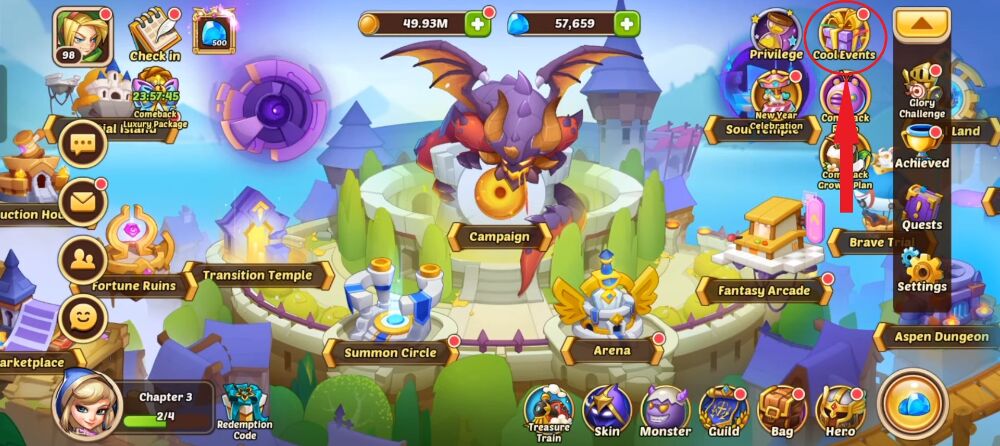Open the Bag inventory
Image resolution: width=1000 pixels, height=446 pixels.
(x=781, y=410)
